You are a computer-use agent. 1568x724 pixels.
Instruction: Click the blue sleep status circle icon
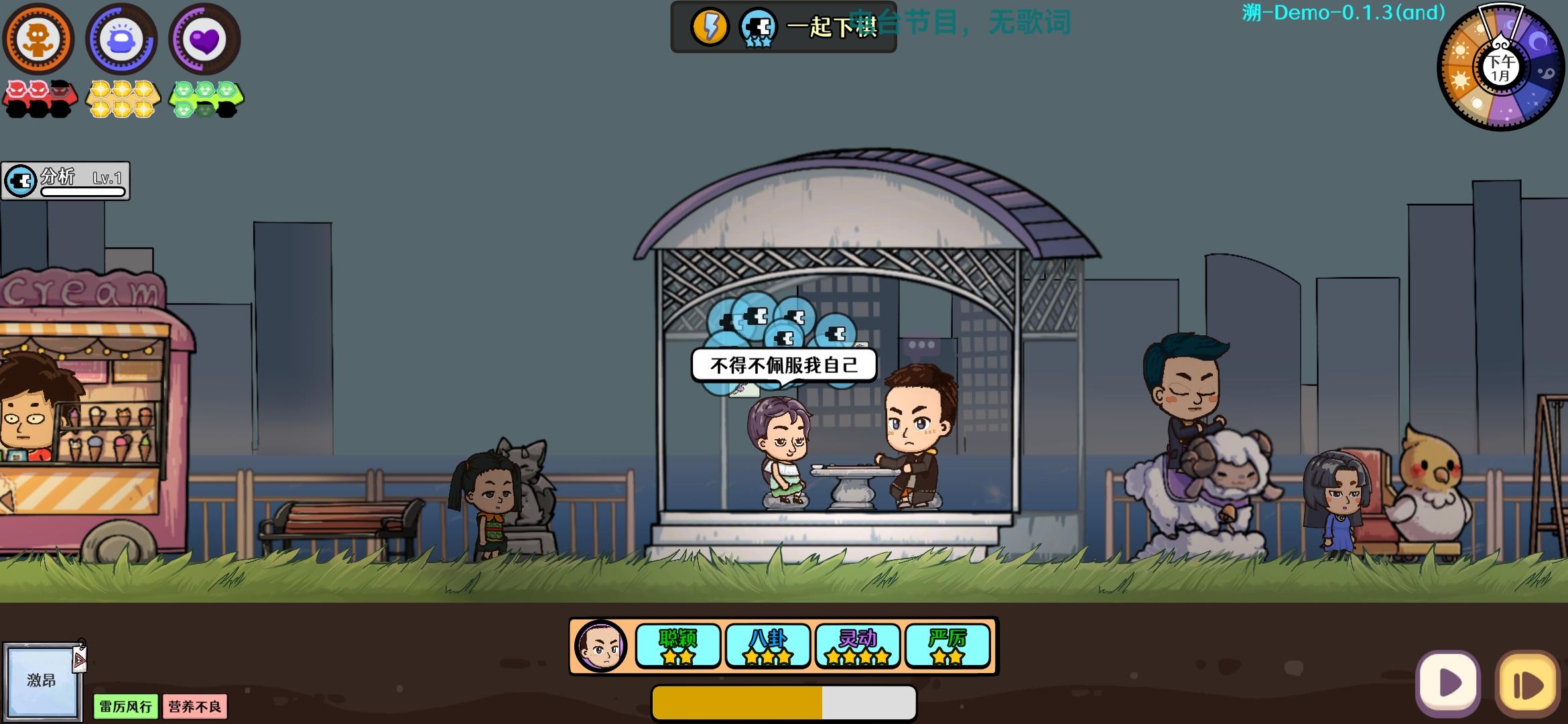121,38
